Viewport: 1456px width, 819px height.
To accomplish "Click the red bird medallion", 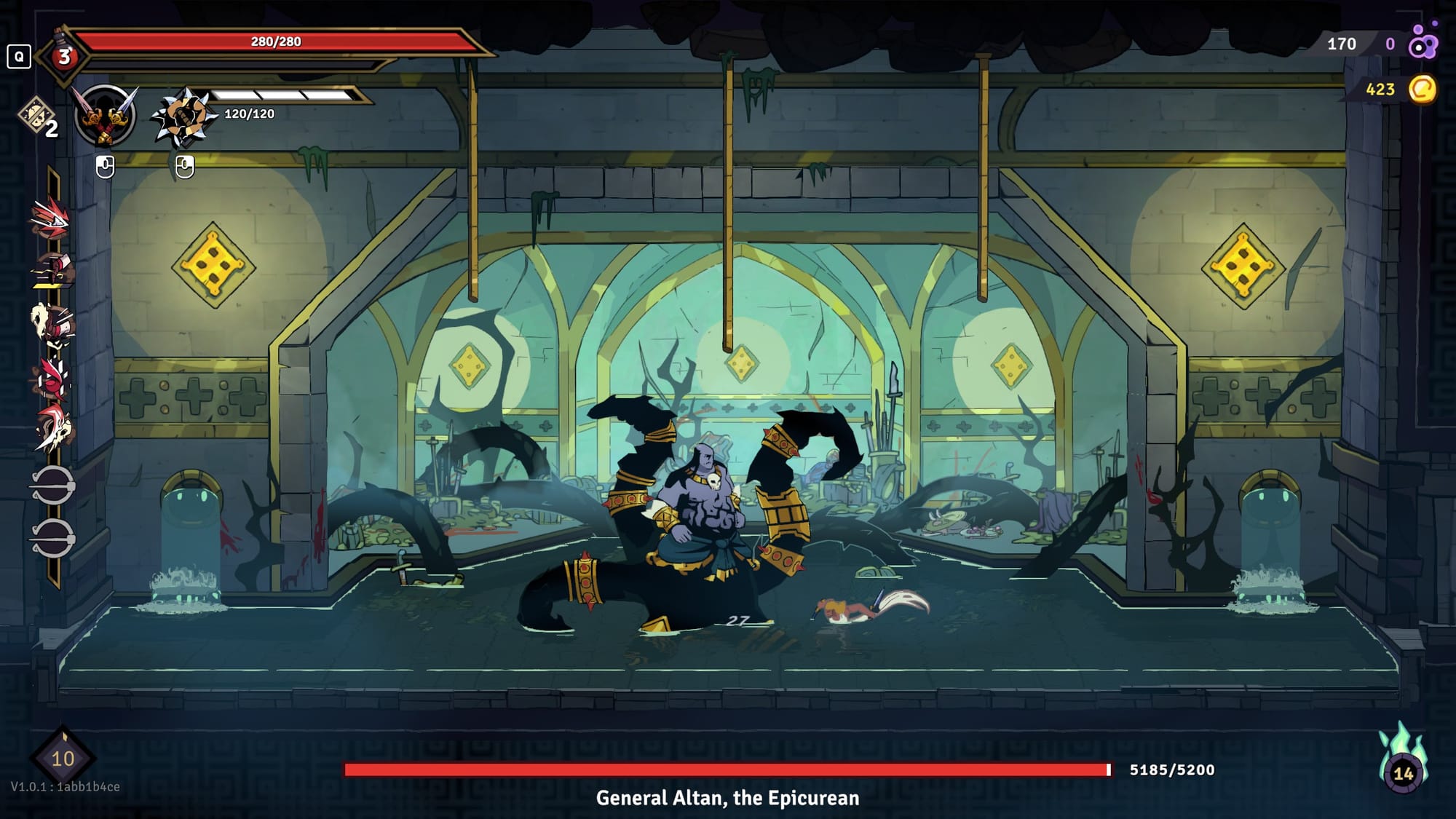I will (x=52, y=378).
